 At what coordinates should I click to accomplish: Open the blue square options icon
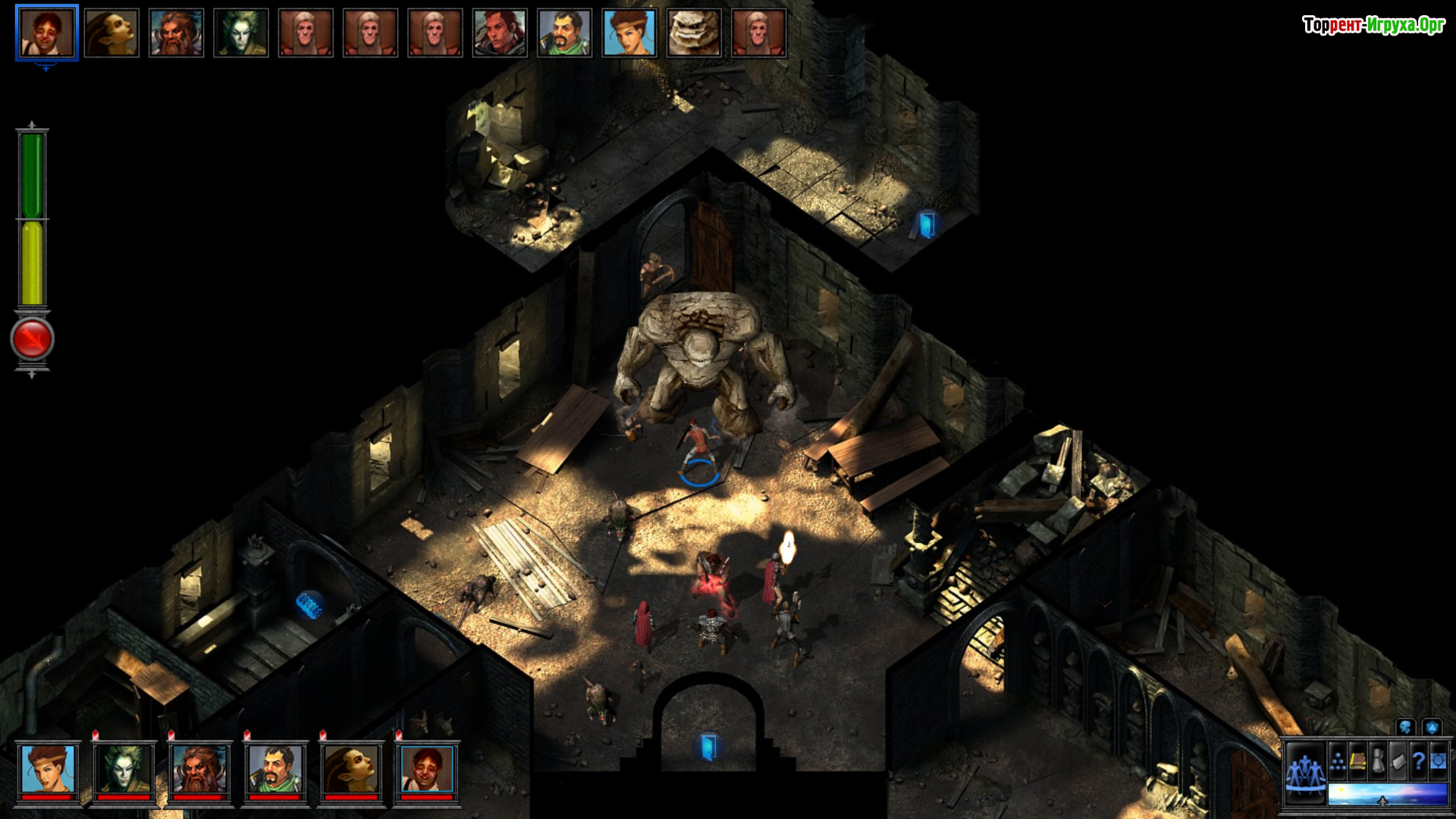[x=1438, y=761]
